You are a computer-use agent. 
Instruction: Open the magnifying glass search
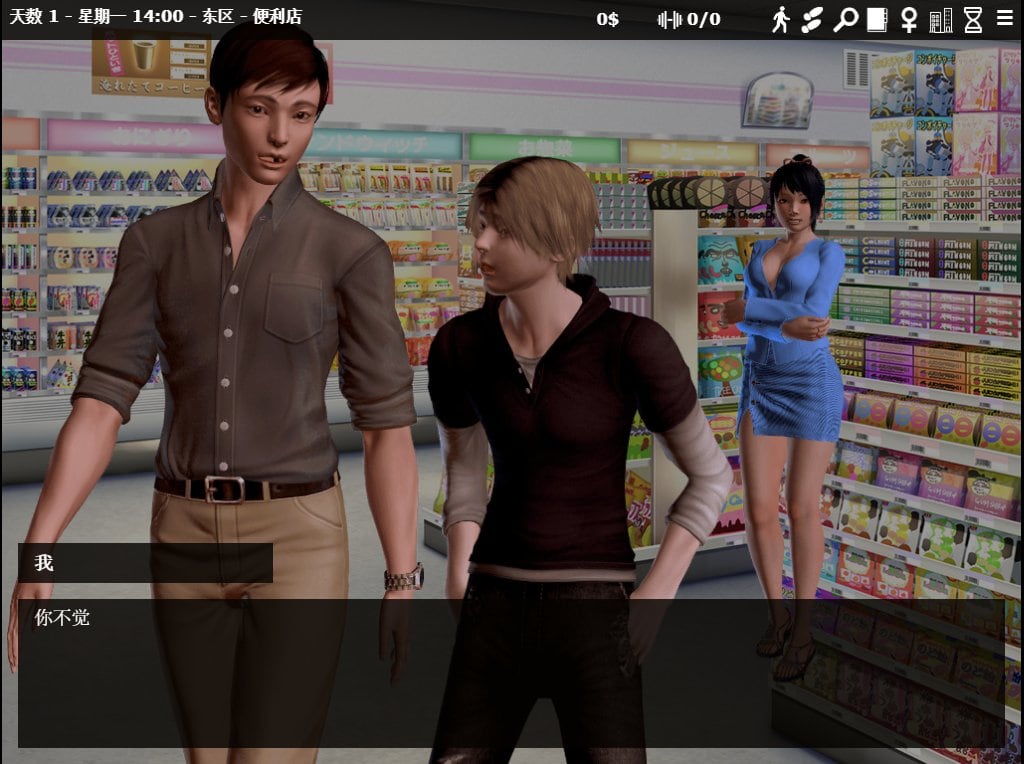coord(845,19)
